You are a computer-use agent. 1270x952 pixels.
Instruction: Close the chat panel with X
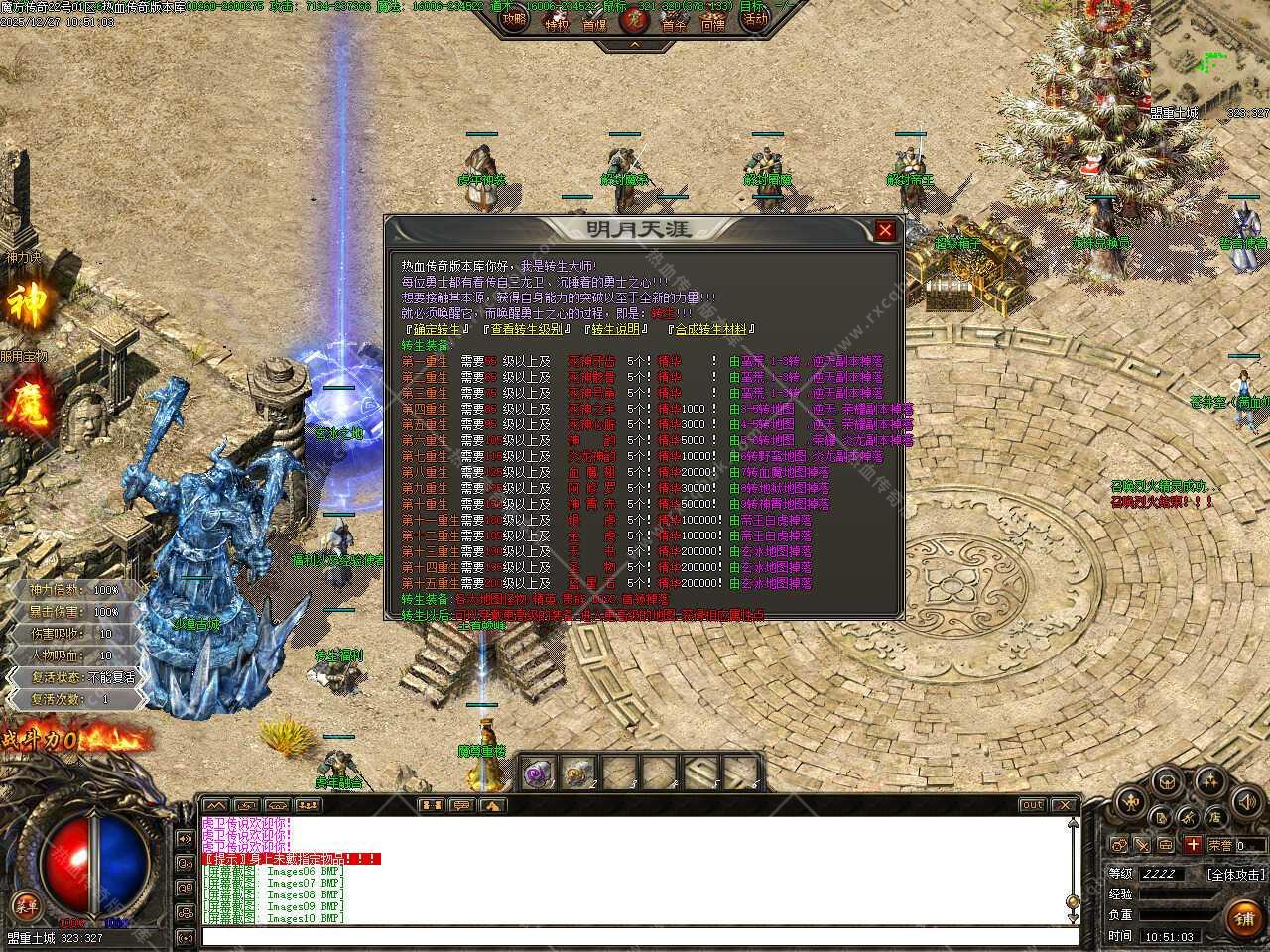point(1064,805)
